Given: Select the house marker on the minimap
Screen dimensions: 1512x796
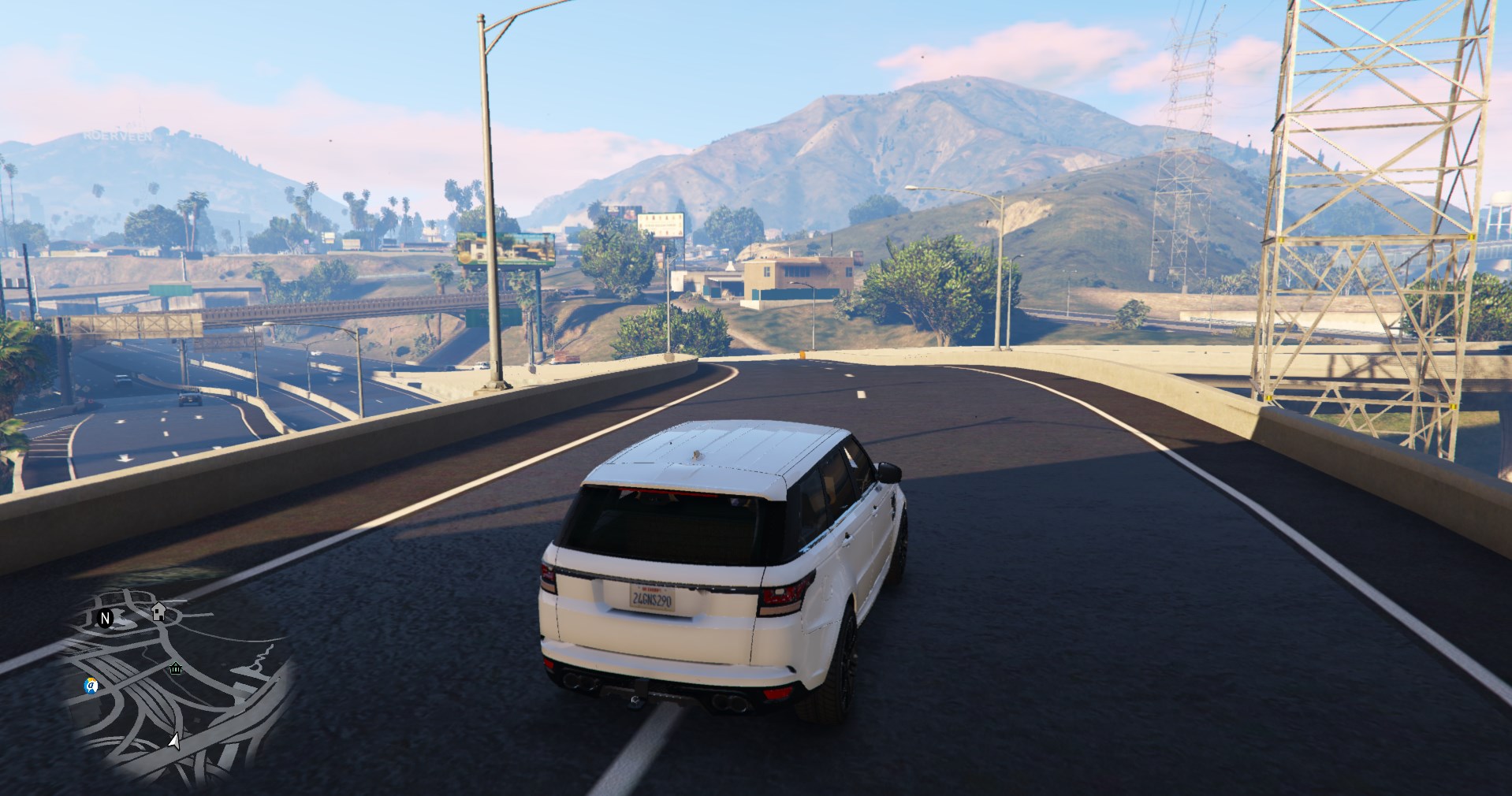Looking at the screenshot, I should coord(158,611).
